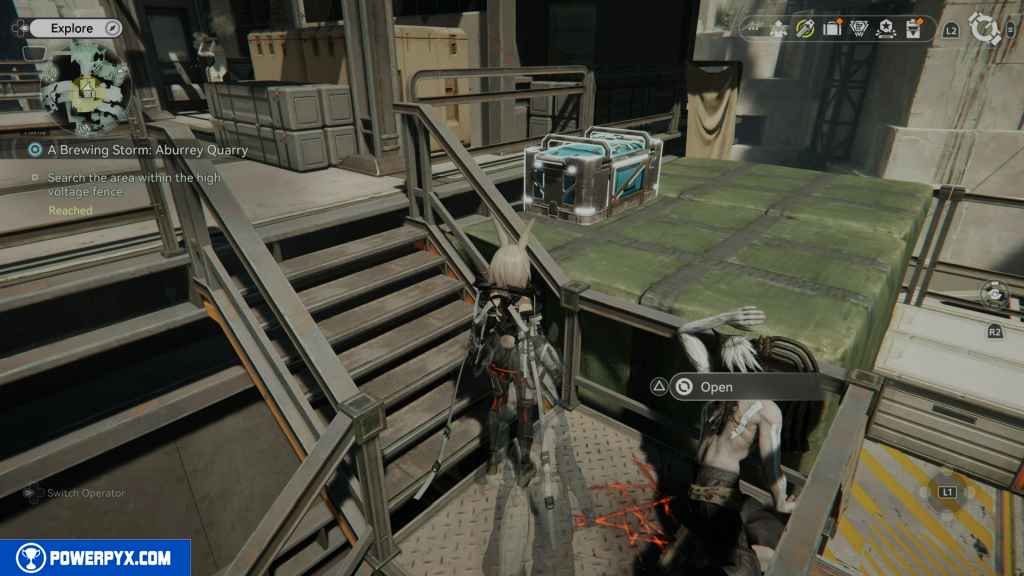This screenshot has width=1024, height=576.
Task: Open the briefcase icon in top bar
Action: (x=832, y=28)
